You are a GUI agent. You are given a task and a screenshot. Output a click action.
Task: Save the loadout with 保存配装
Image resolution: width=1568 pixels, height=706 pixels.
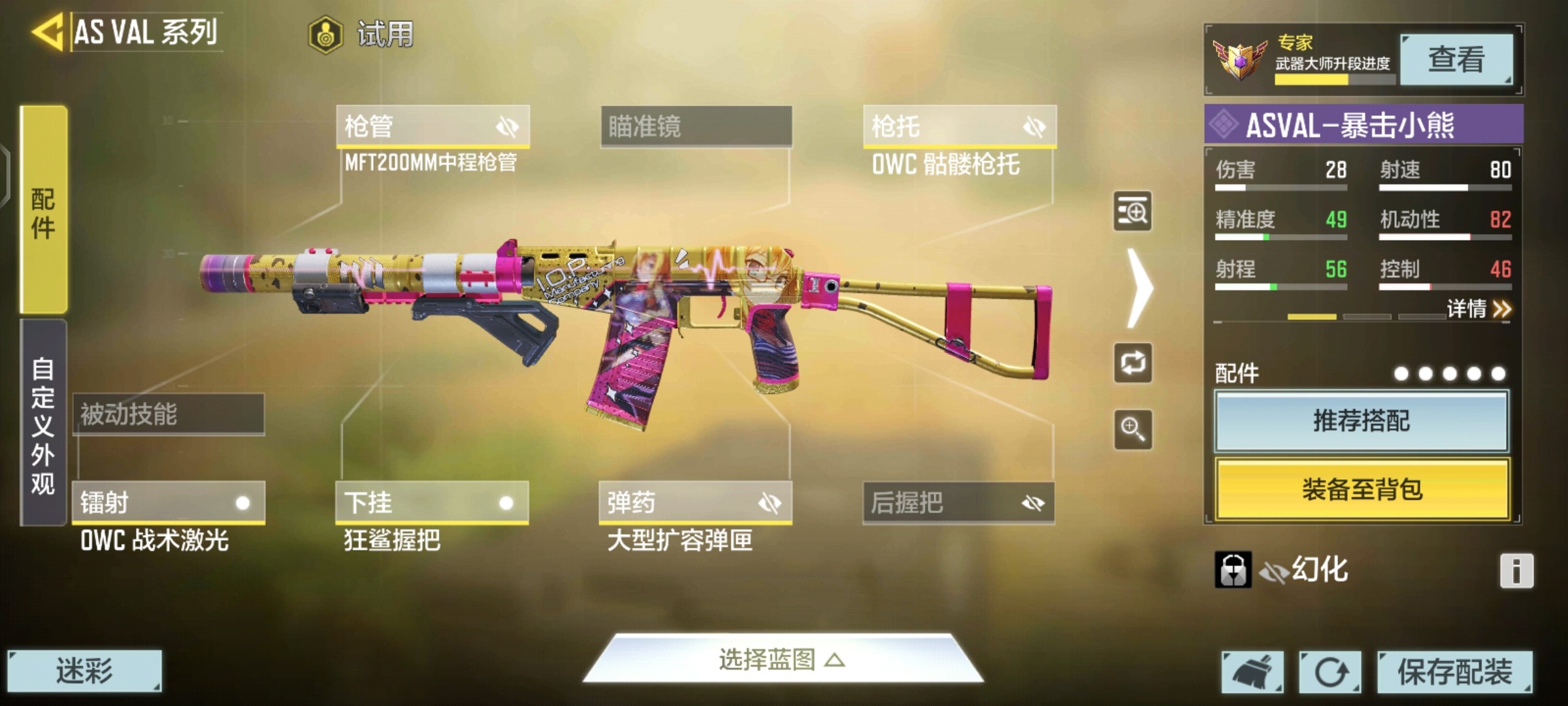(x=1454, y=671)
